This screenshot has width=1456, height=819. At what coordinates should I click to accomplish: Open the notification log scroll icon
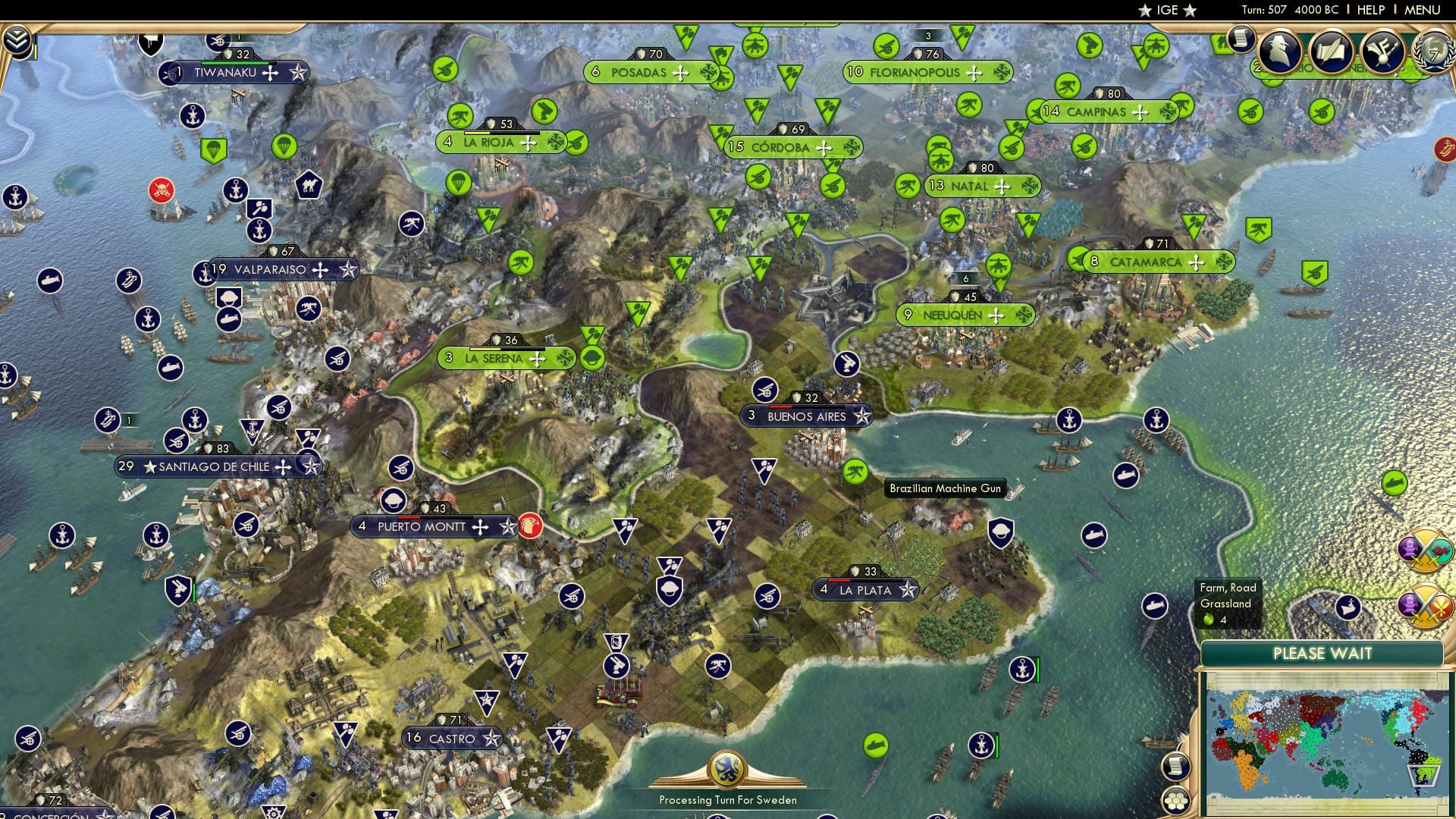[1241, 39]
